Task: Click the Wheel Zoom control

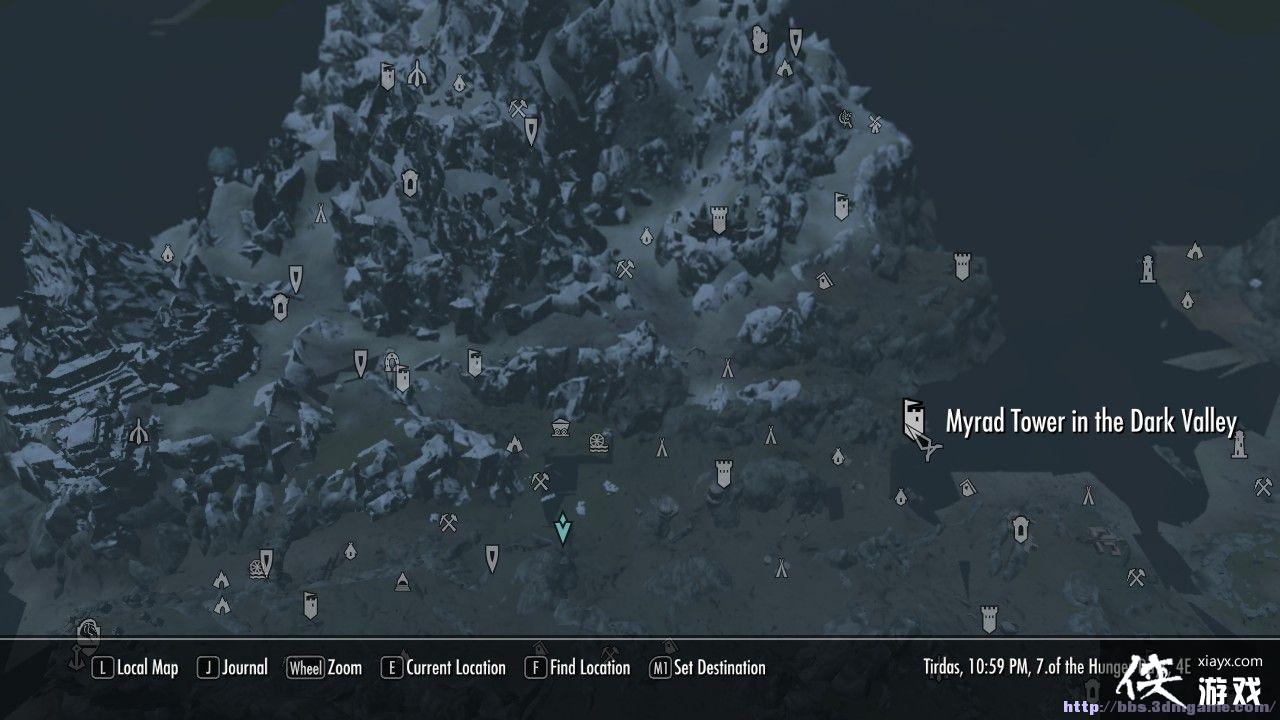Action: click(327, 668)
